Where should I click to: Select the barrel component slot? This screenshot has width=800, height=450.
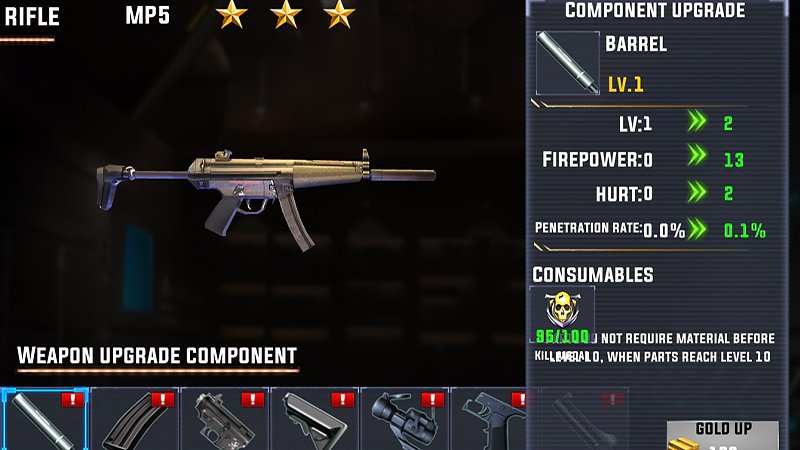44,420
